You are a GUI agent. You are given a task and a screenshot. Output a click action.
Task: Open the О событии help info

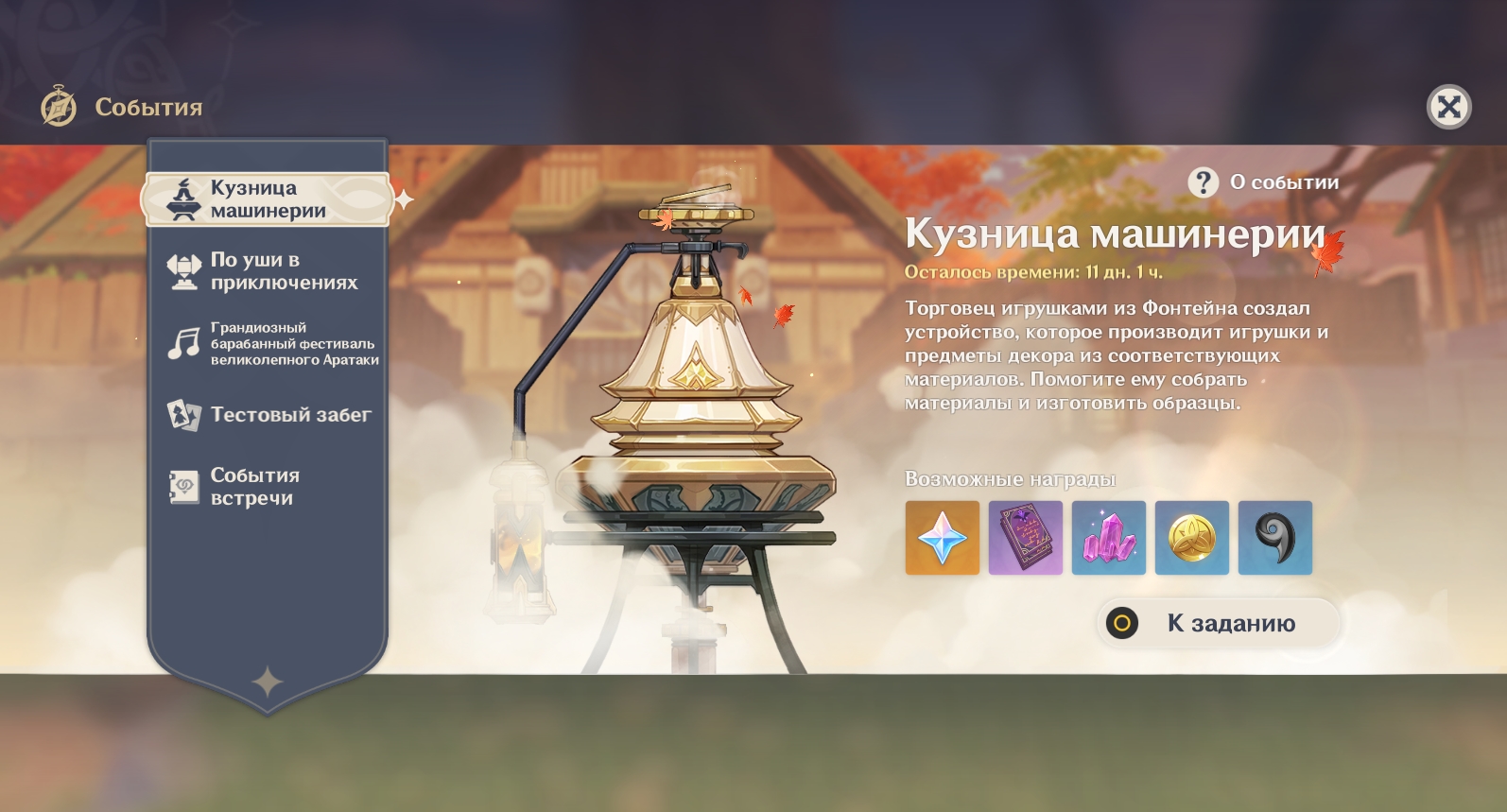pyautogui.click(x=1264, y=182)
